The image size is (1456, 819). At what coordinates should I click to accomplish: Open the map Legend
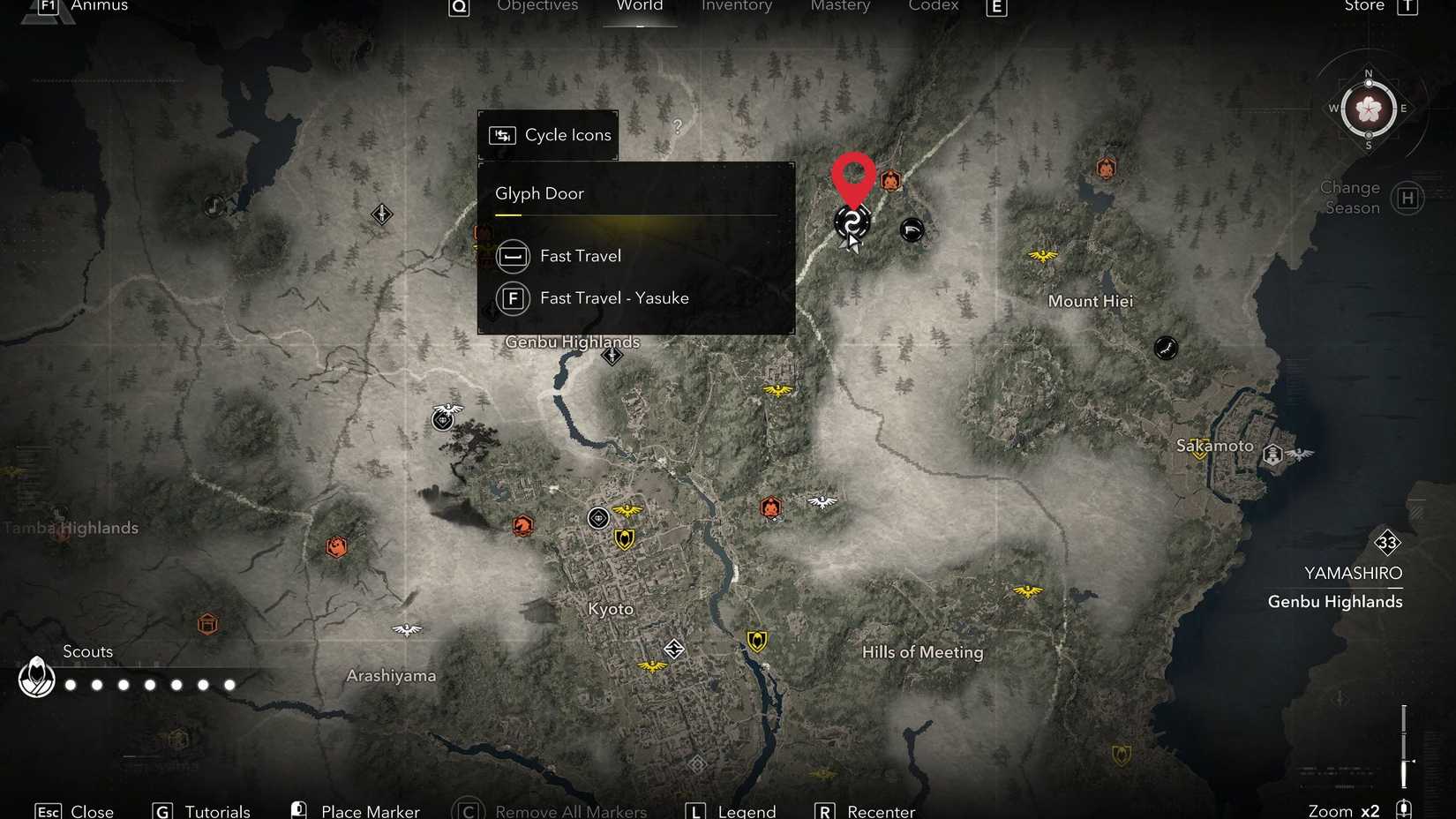tap(747, 810)
